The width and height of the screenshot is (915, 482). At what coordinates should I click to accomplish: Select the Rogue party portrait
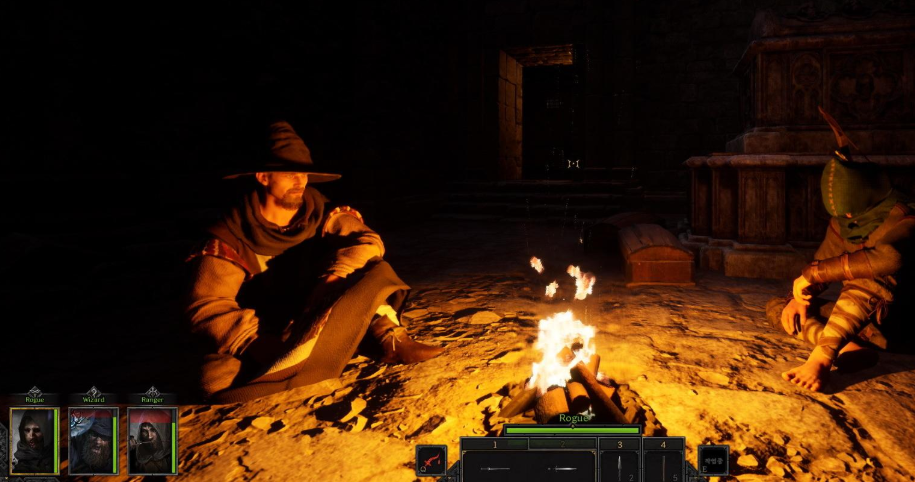coord(33,440)
